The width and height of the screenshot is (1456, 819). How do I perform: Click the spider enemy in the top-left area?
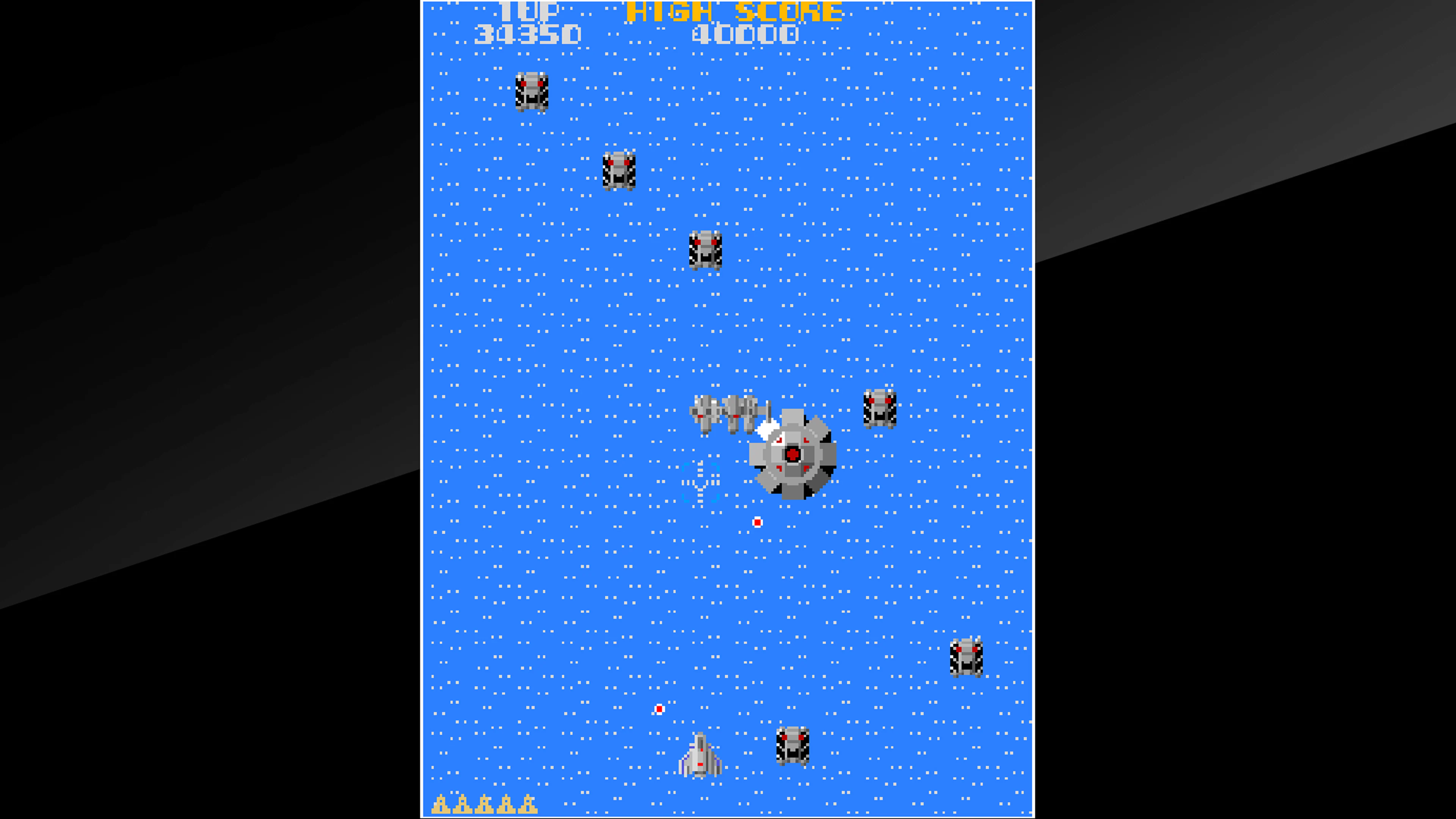[x=532, y=92]
